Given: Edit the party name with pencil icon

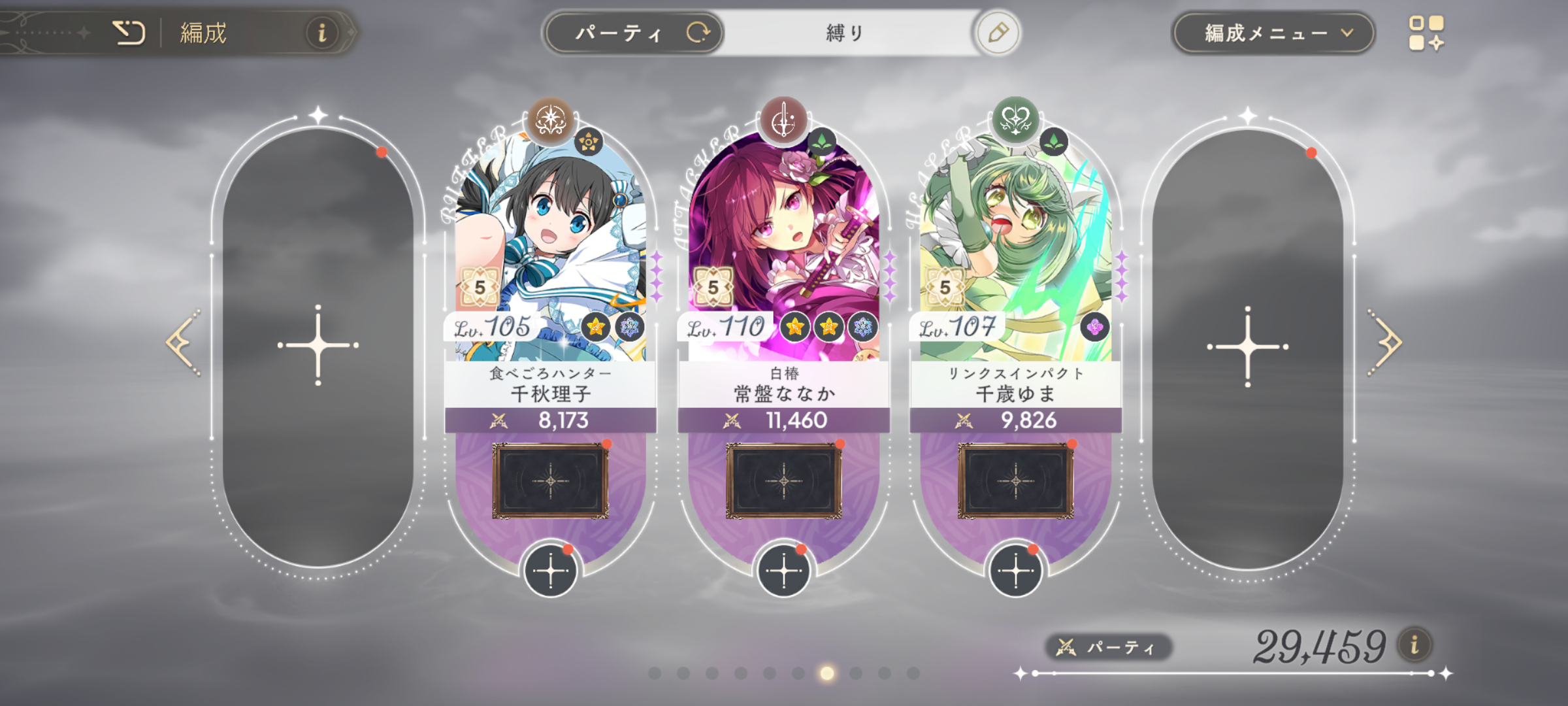Looking at the screenshot, I should tap(998, 33).
